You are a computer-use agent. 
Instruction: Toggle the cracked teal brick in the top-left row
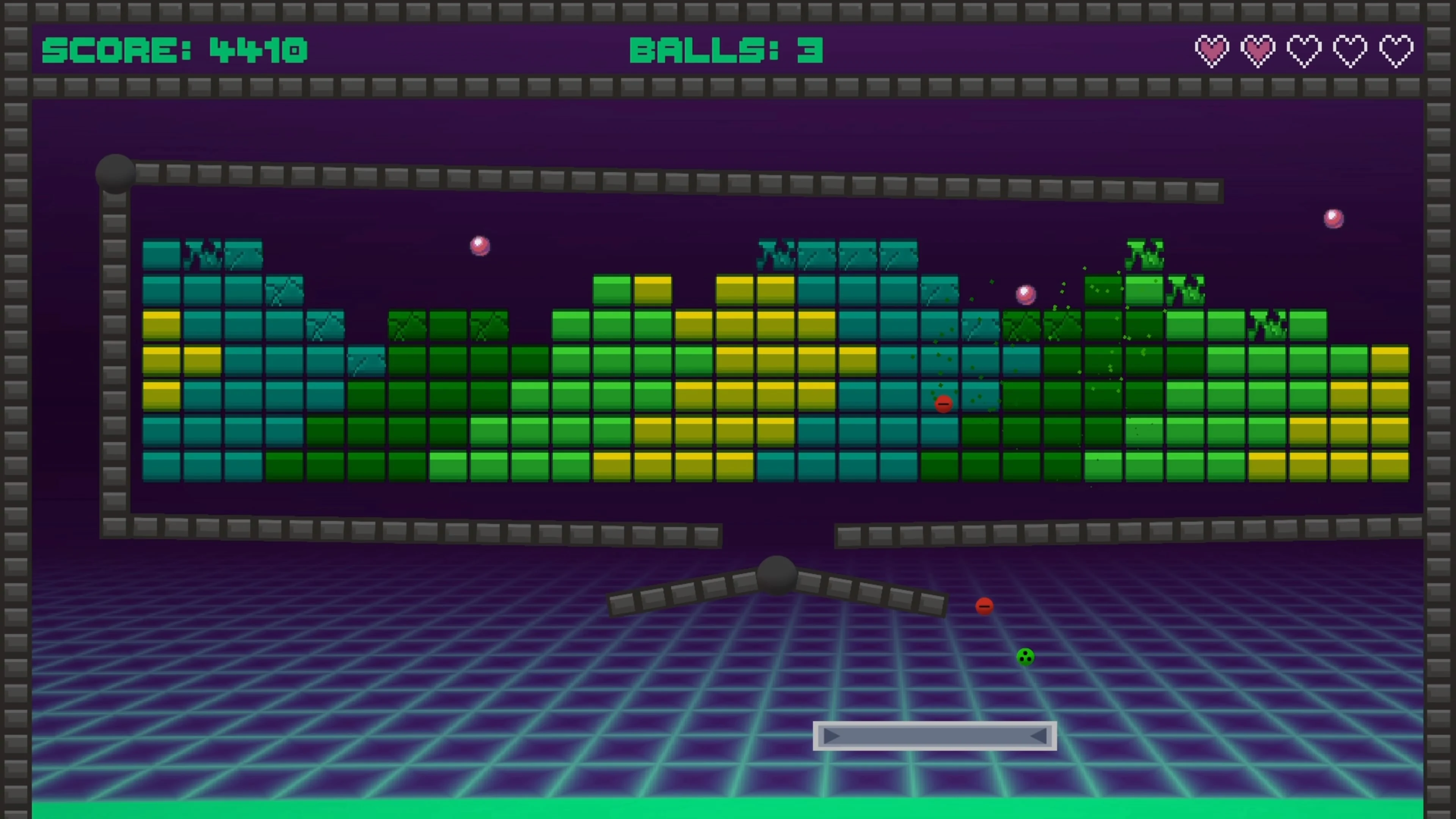click(204, 254)
